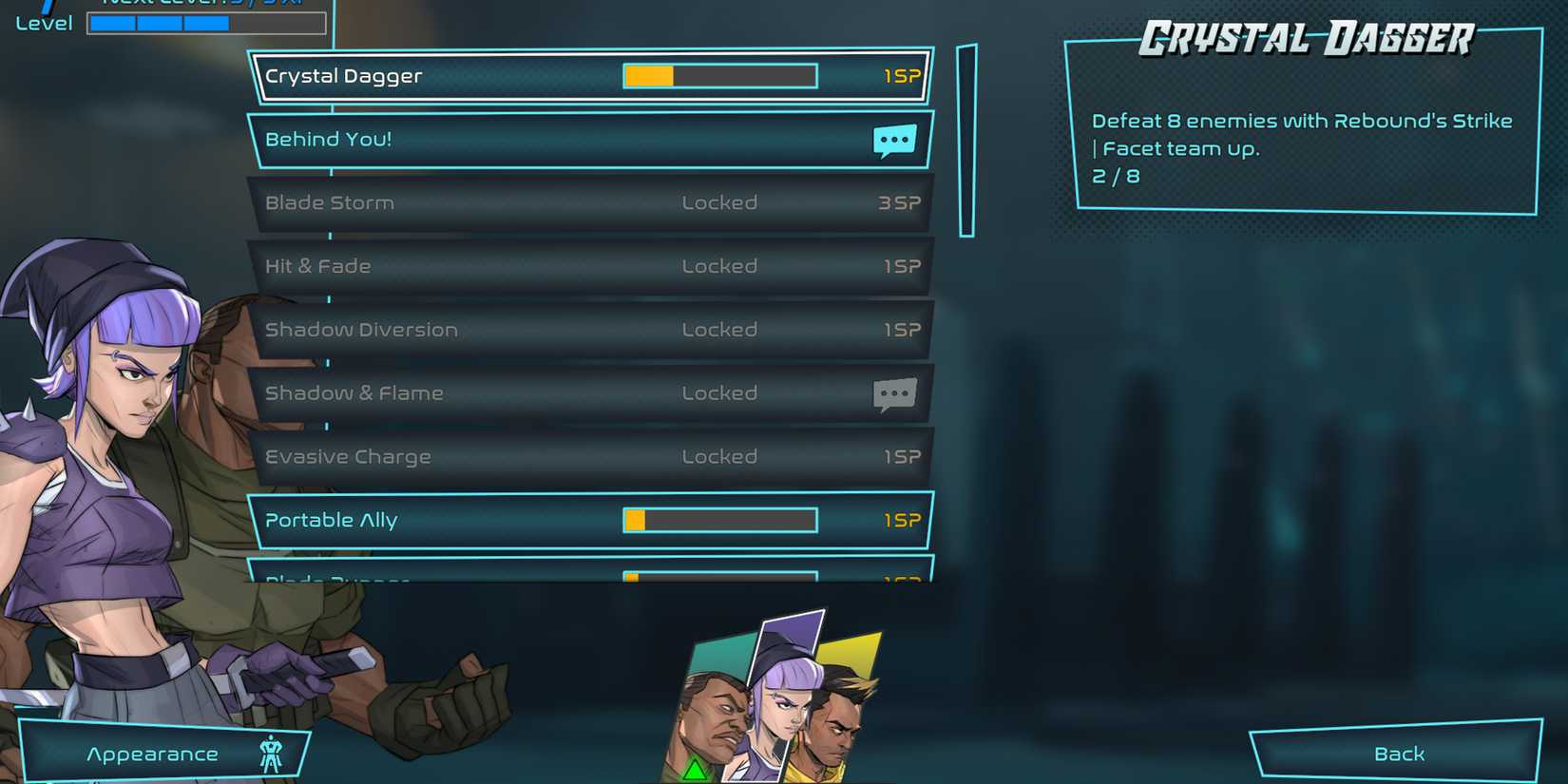Click the Appearance button
Screen dimensions: 1568x784
152,753
